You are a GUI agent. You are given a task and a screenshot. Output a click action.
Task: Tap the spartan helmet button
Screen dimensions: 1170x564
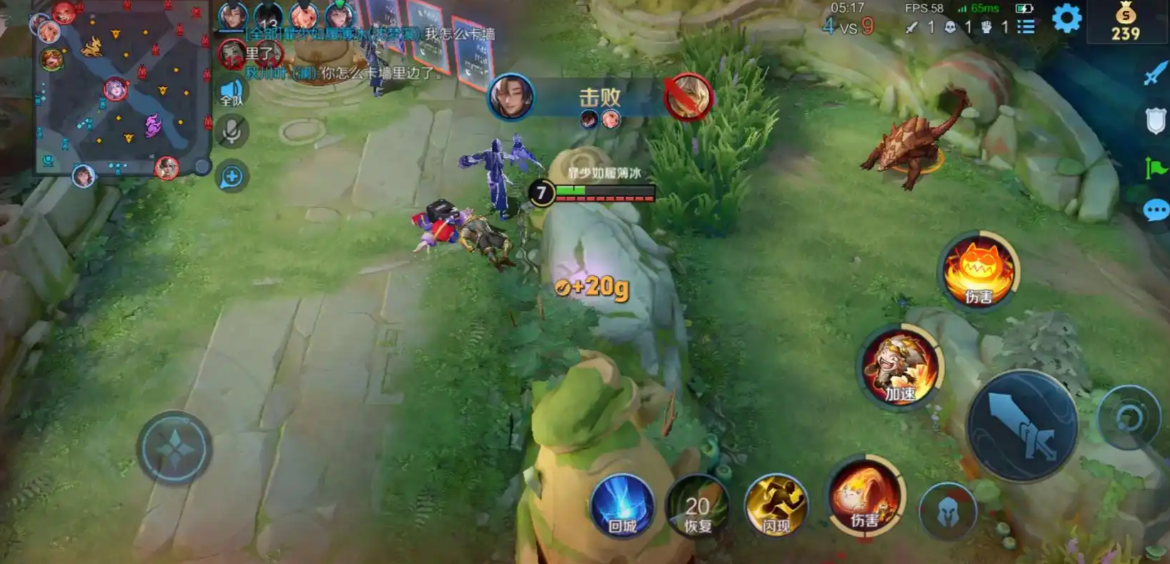pos(946,511)
